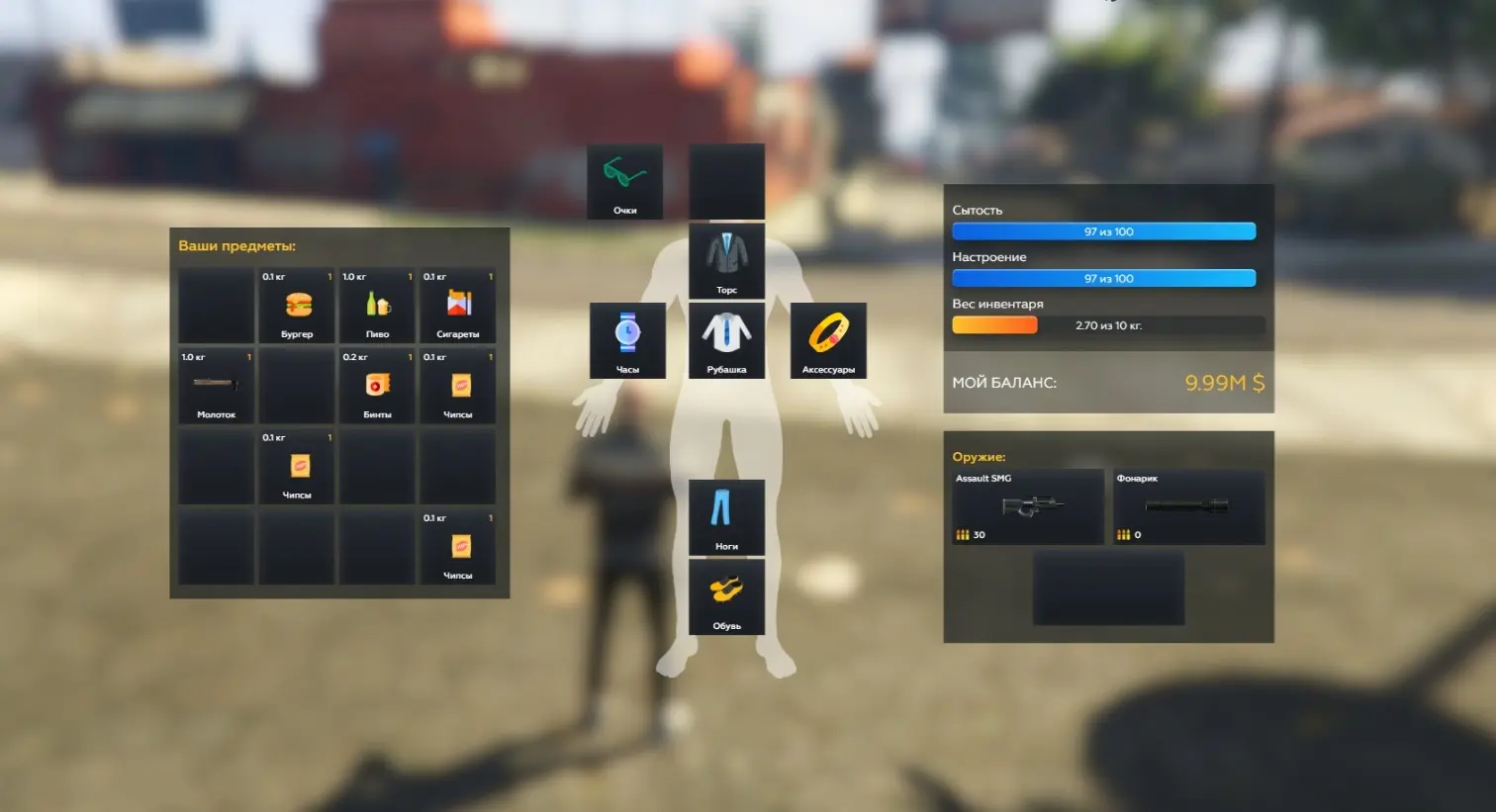Pick the Бинты item slot
1496x812 pixels.
pos(377,386)
